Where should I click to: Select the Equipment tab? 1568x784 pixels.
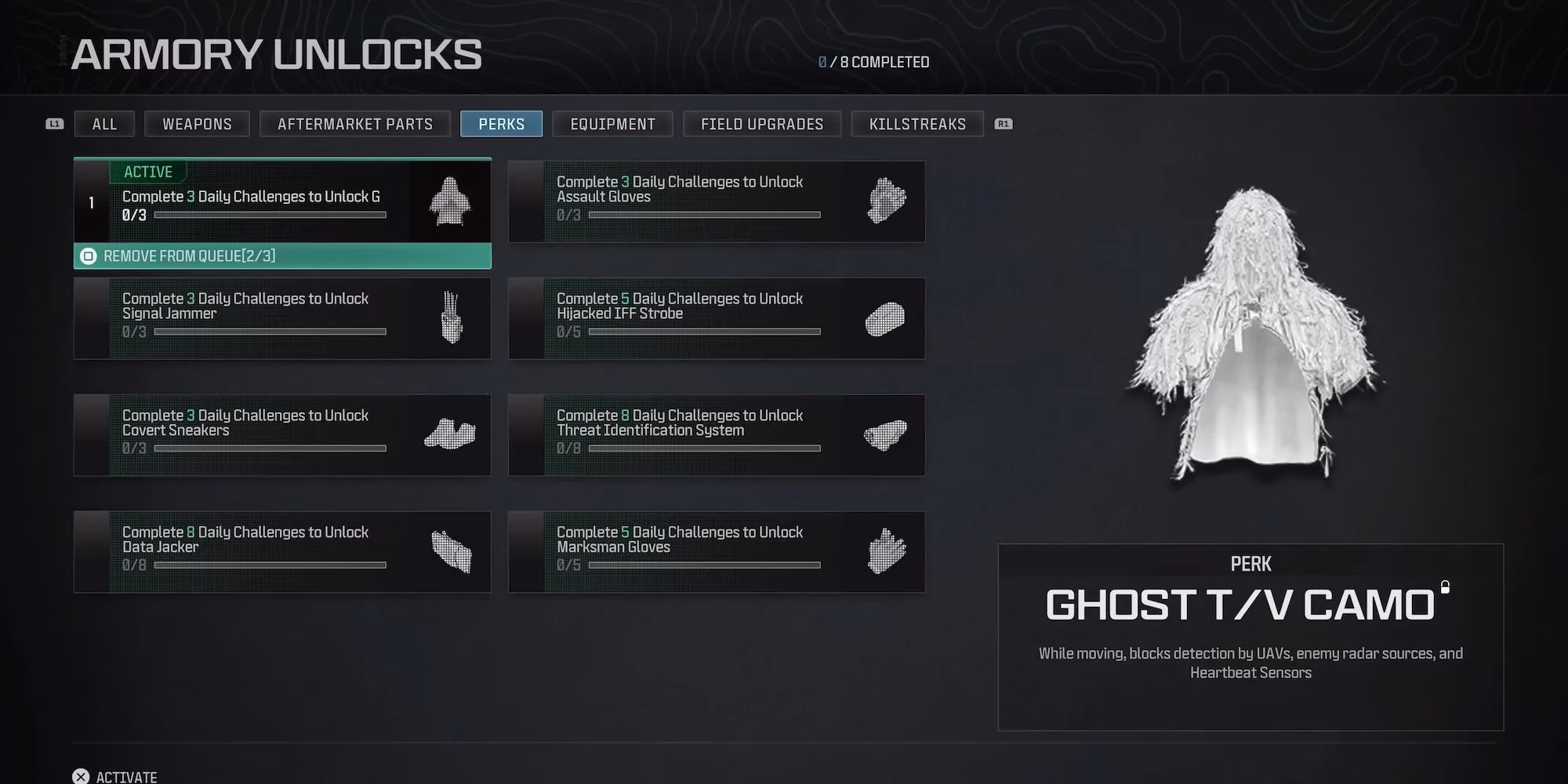pyautogui.click(x=612, y=123)
